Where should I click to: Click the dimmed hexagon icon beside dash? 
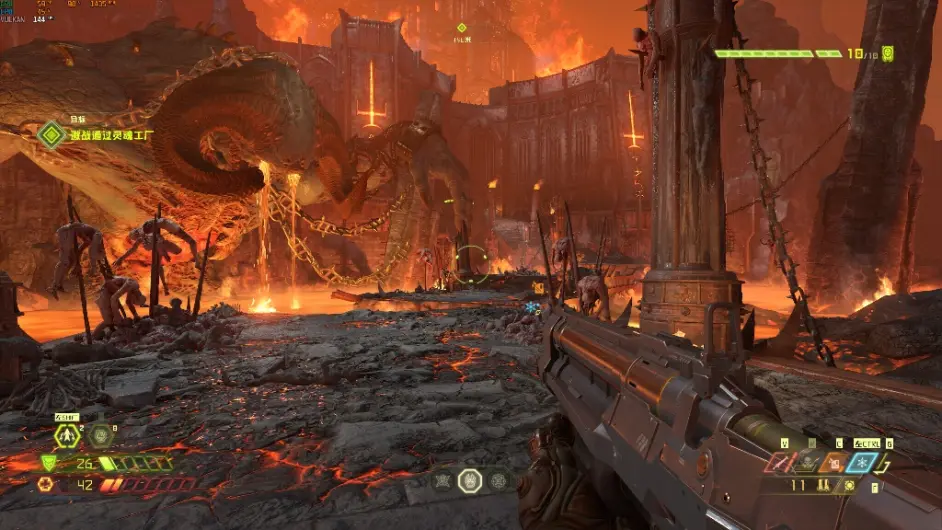click(100, 436)
